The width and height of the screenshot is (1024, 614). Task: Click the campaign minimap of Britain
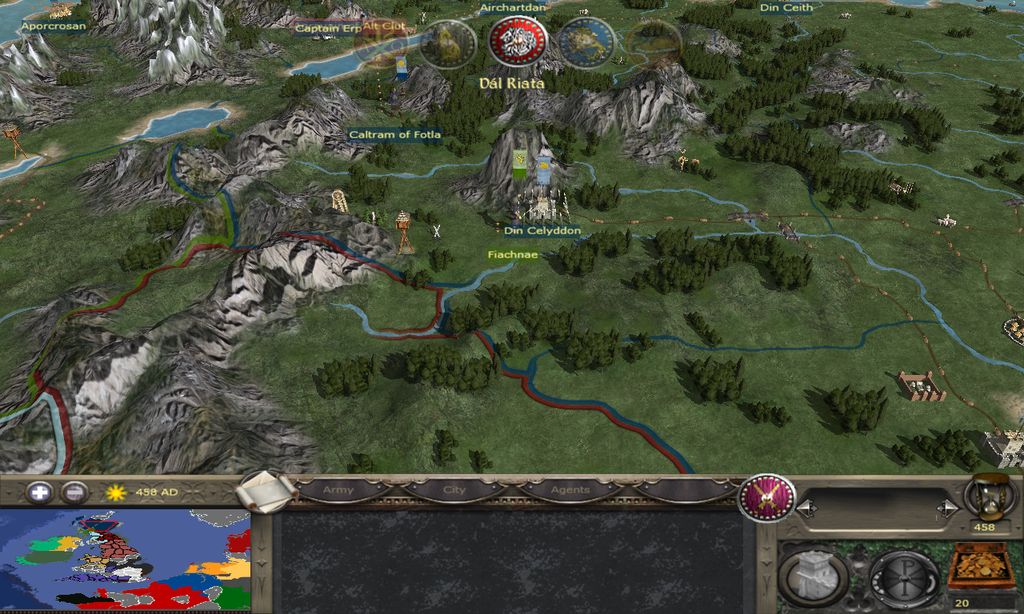tap(125, 560)
